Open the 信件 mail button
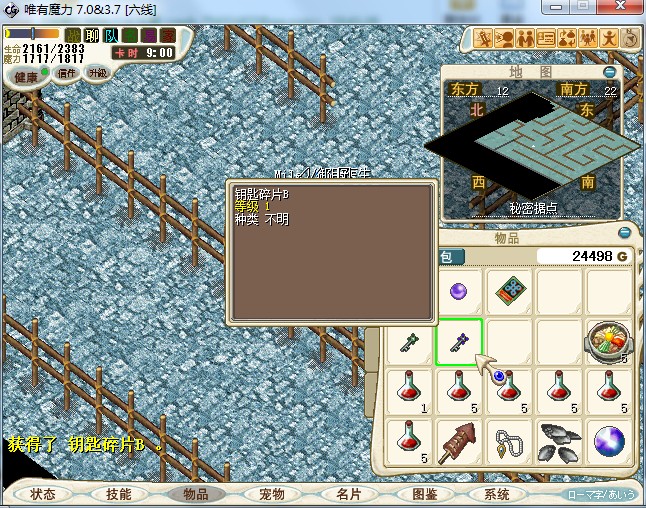 point(67,73)
